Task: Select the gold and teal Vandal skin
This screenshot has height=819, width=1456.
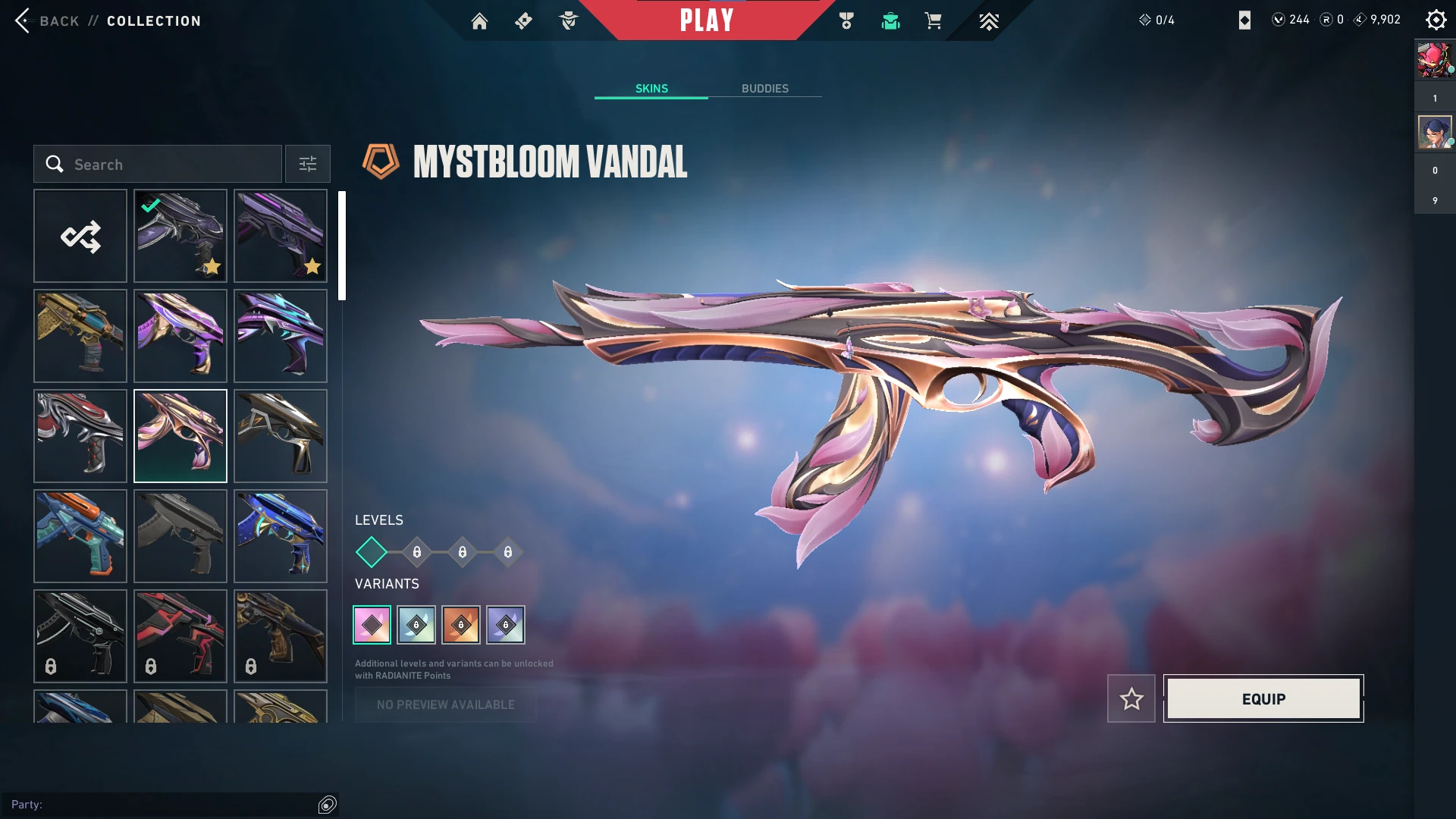Action: pos(80,336)
